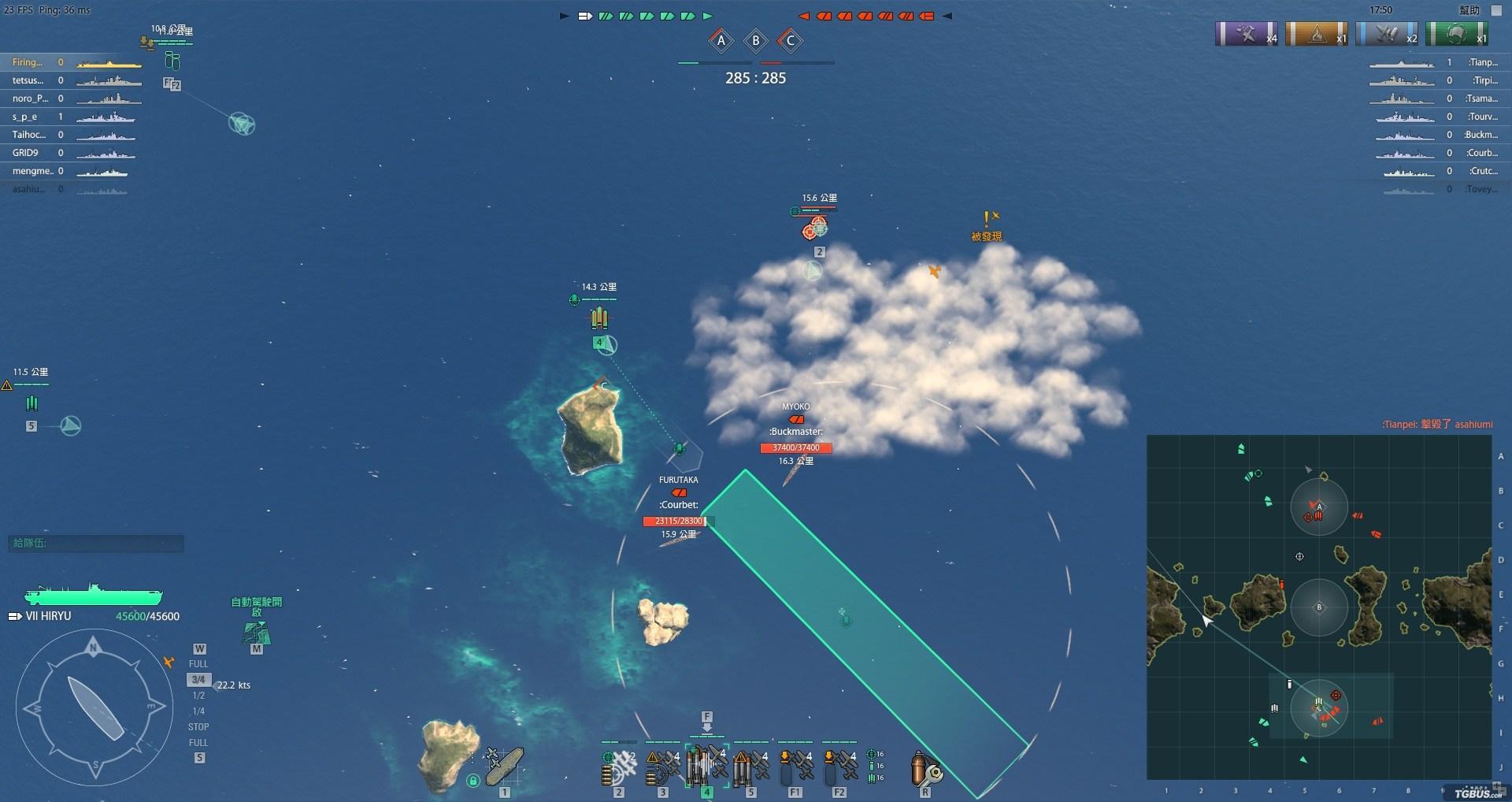Select enemy Tirpi in the enemy roster

point(1484,80)
